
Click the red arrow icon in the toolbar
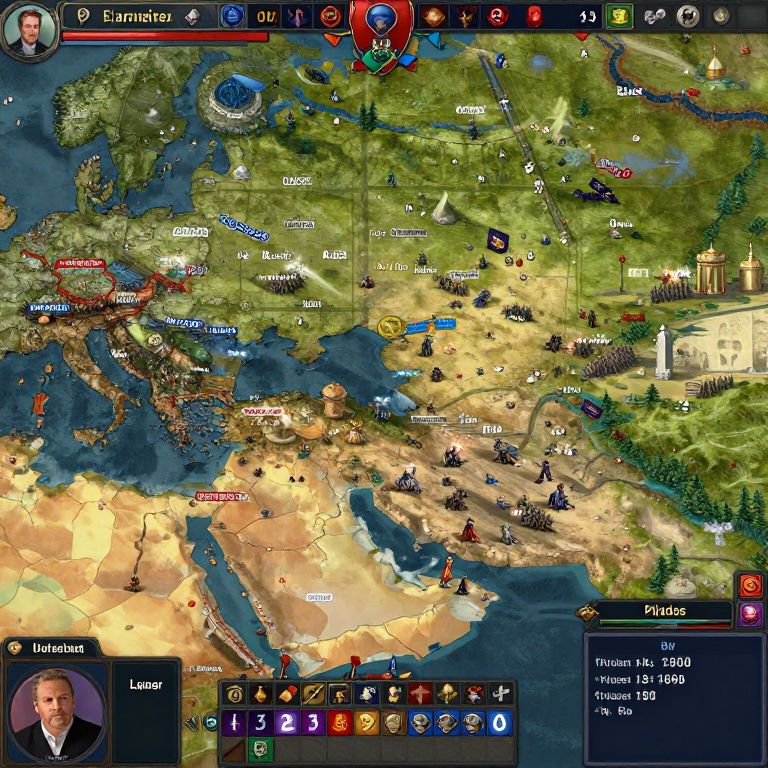click(x=420, y=694)
